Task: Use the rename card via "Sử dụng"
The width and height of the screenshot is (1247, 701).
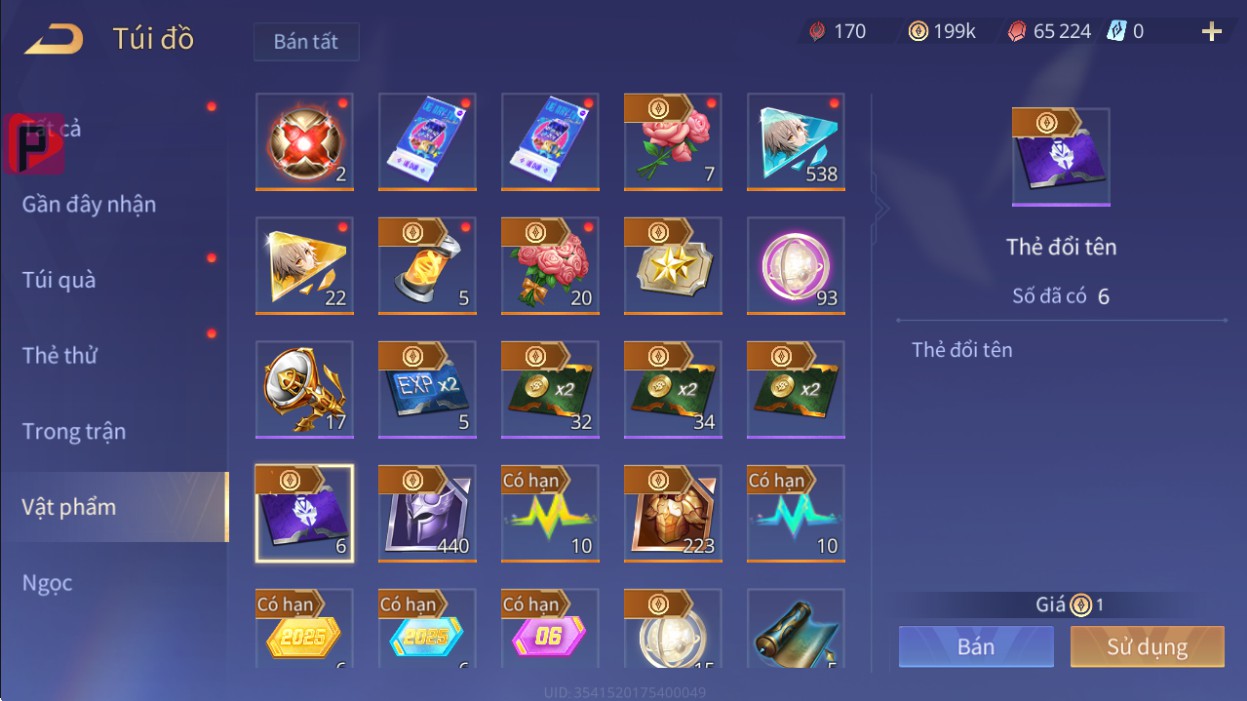Action: click(x=1146, y=646)
